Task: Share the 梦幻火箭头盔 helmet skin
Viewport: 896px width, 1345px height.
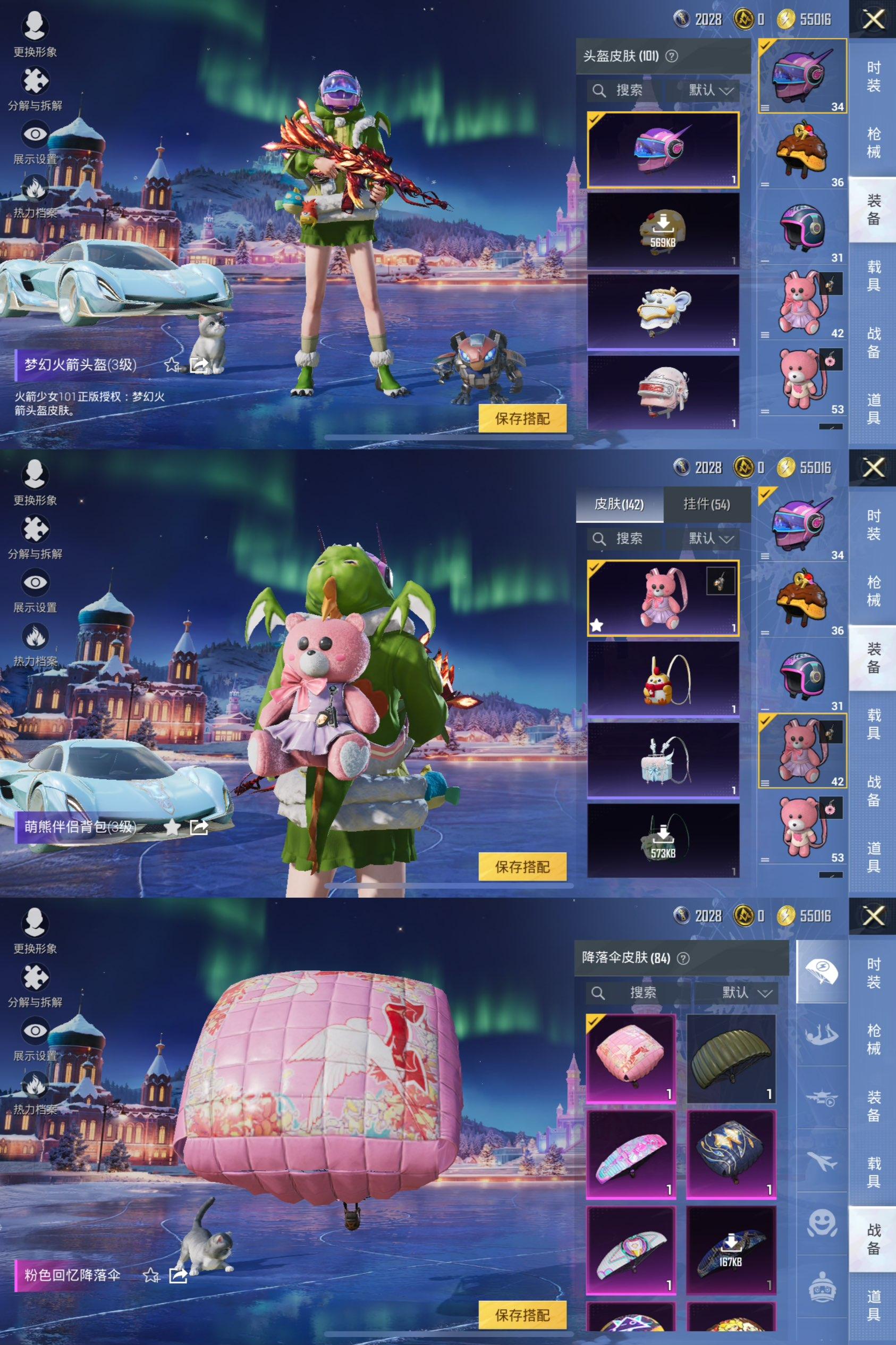Action: [x=199, y=365]
